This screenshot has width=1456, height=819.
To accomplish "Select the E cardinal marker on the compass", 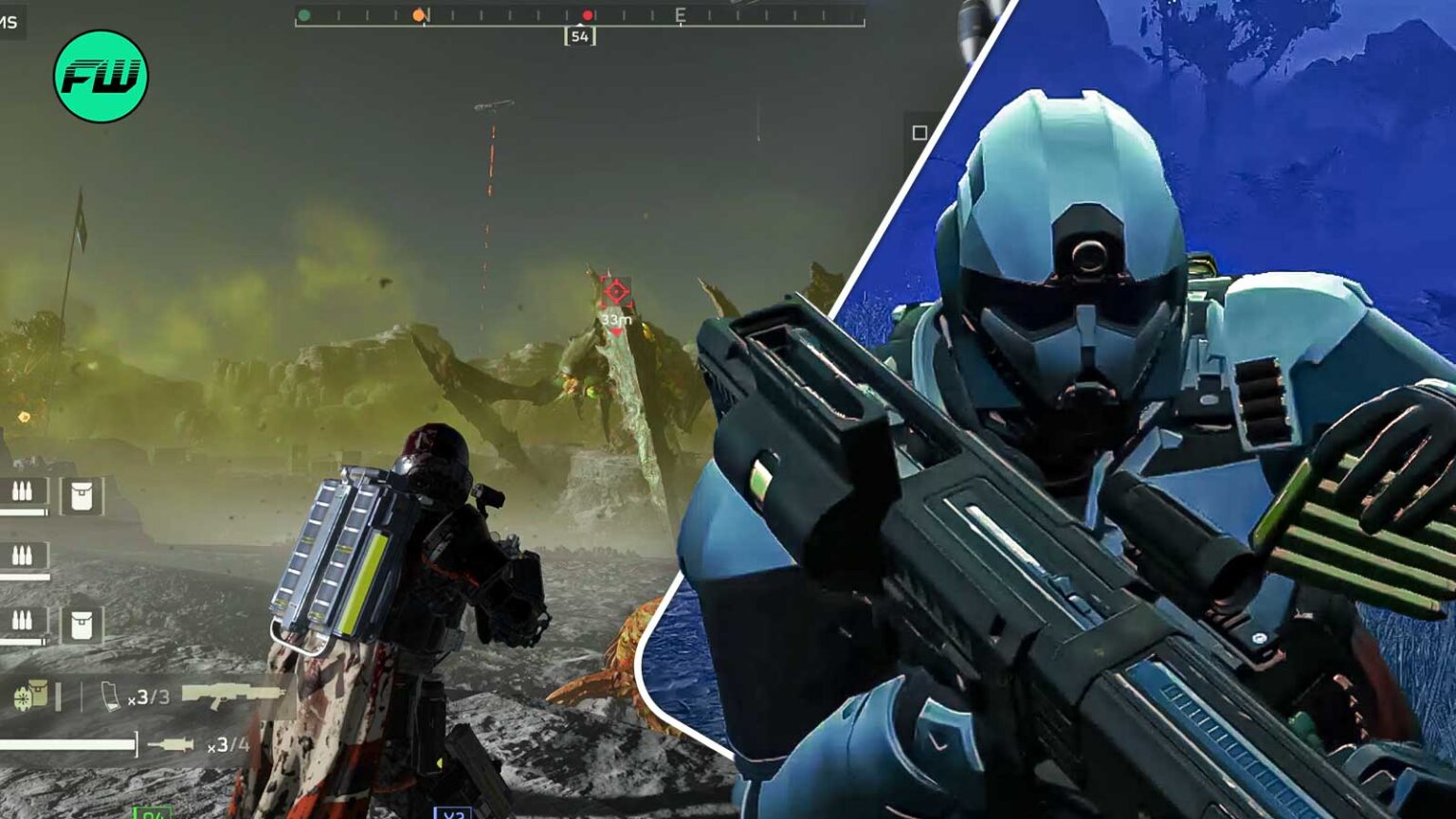I will coord(681,16).
